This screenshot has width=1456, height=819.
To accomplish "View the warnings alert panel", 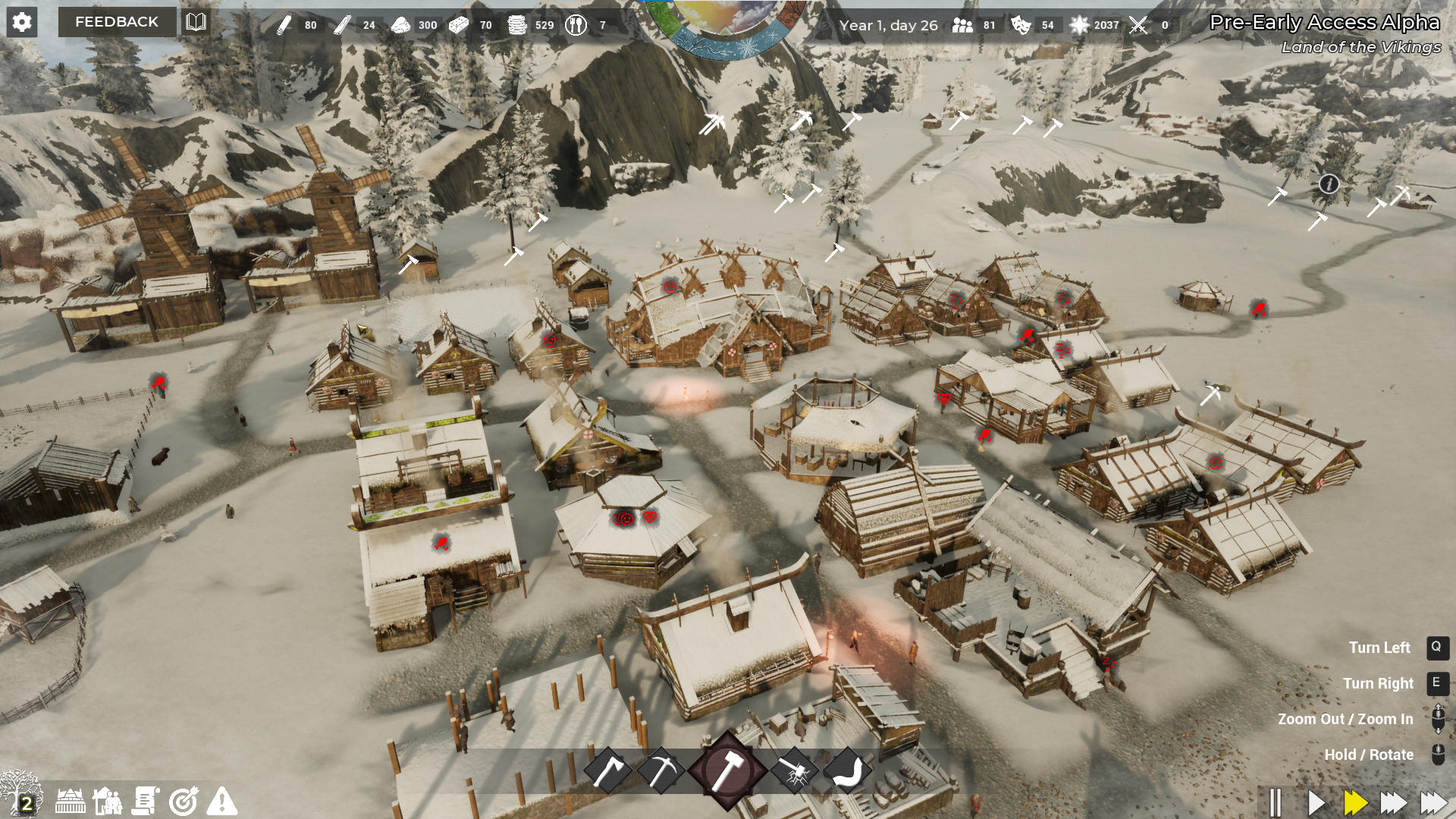I will click(x=222, y=802).
